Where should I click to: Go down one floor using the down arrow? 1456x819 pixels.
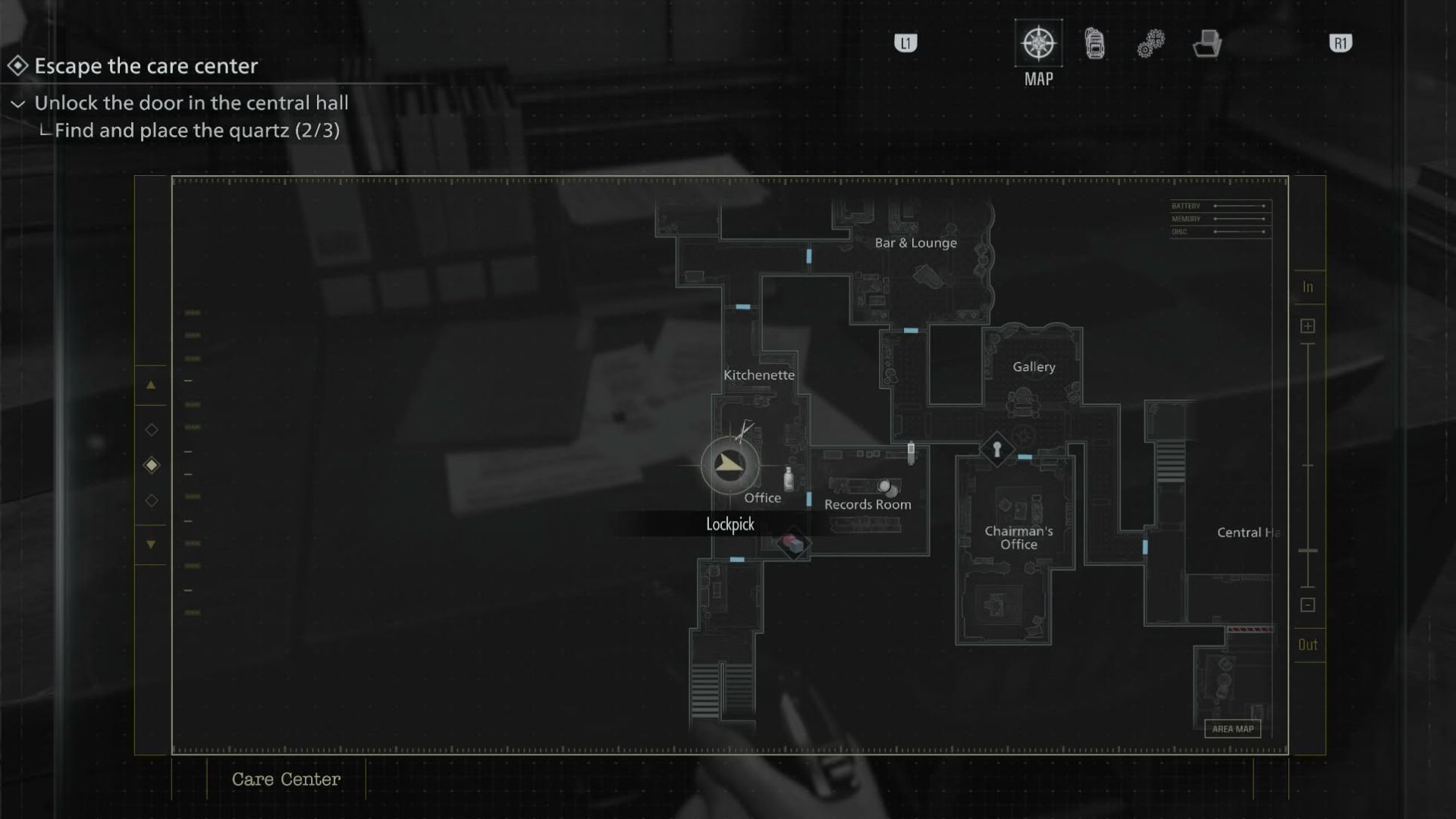[151, 544]
